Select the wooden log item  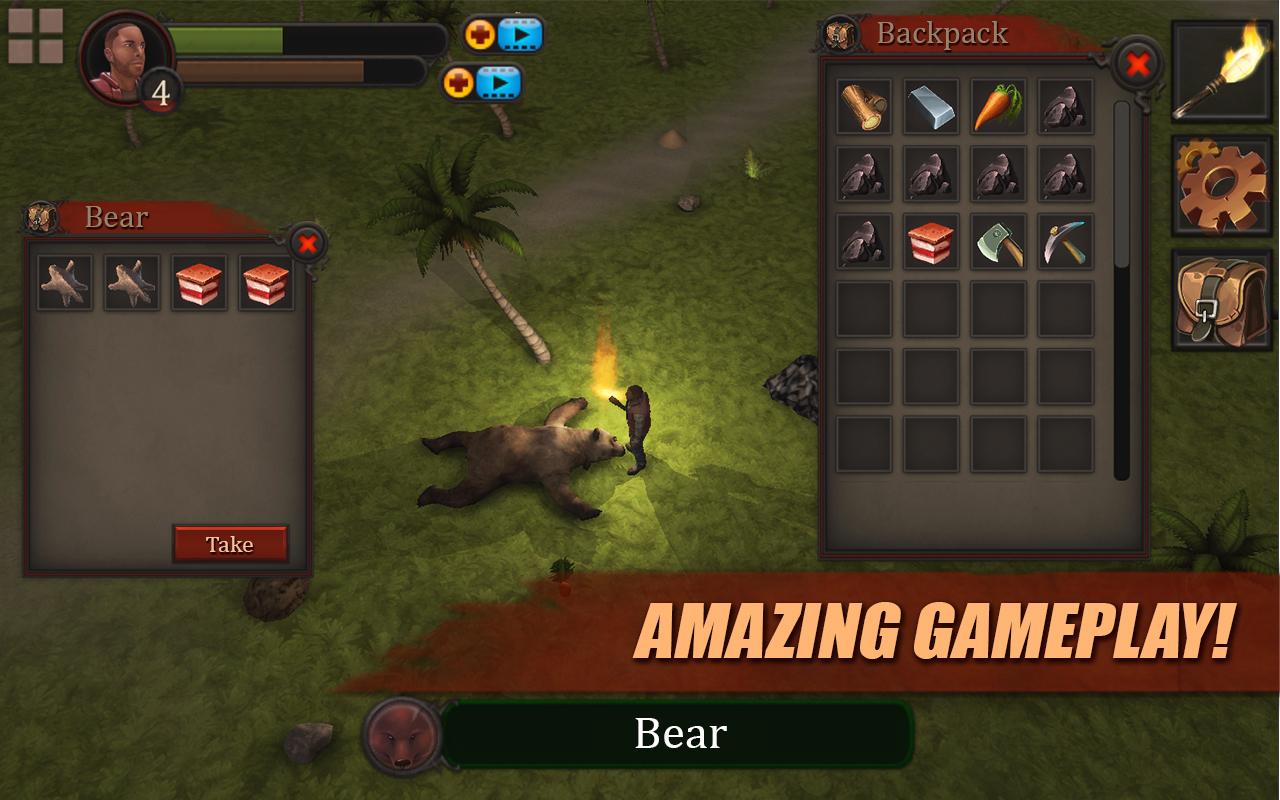tap(862, 108)
